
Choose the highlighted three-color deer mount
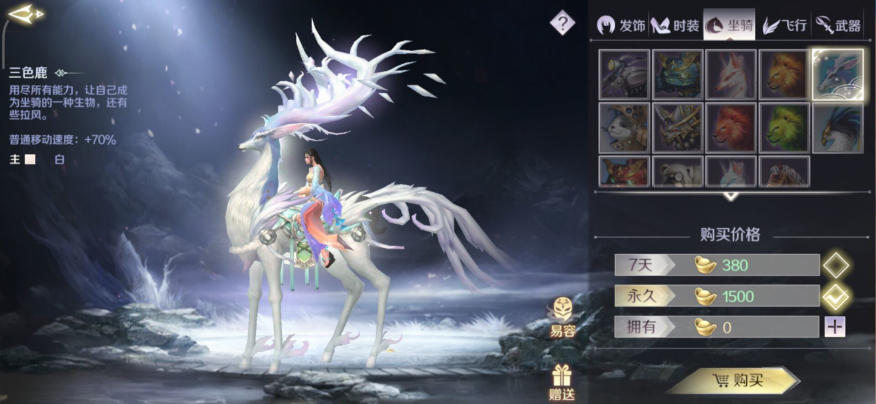(838, 74)
